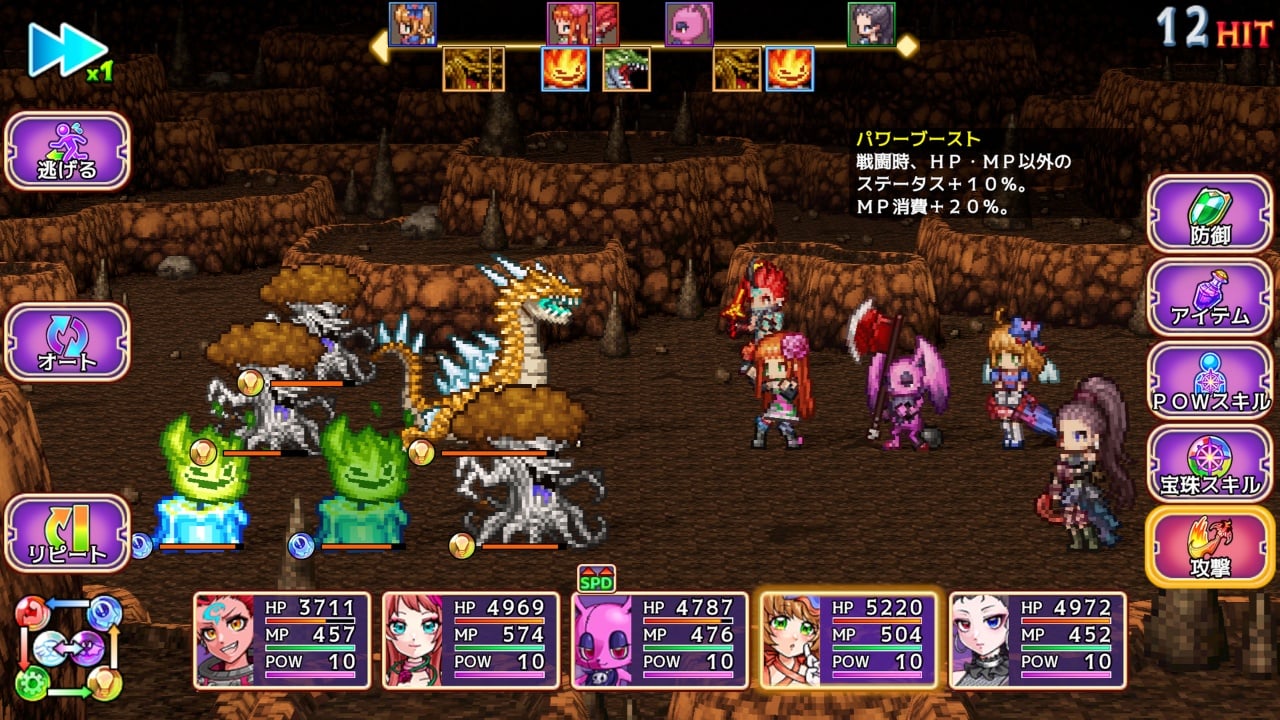This screenshot has height=720, width=1280.
Task: Enable auto battle with オート
Action: (x=68, y=342)
